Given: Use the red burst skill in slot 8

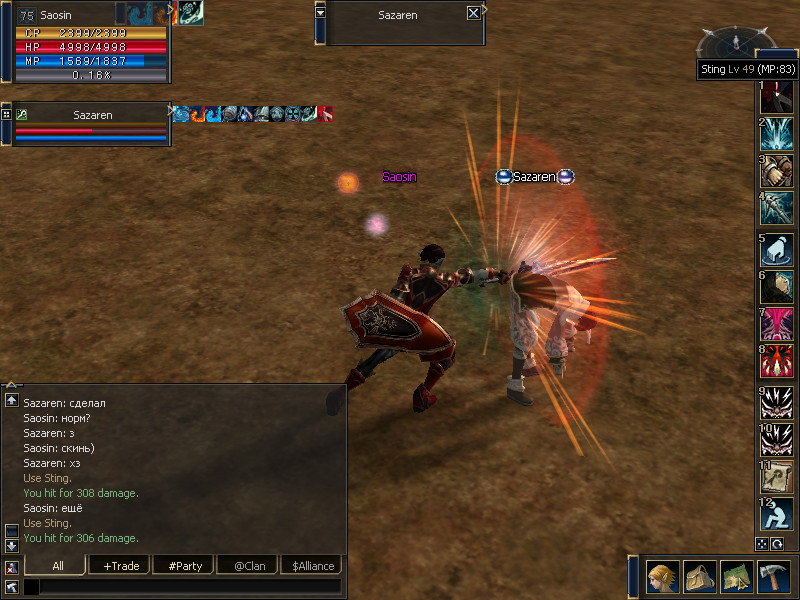Looking at the screenshot, I should point(777,361).
